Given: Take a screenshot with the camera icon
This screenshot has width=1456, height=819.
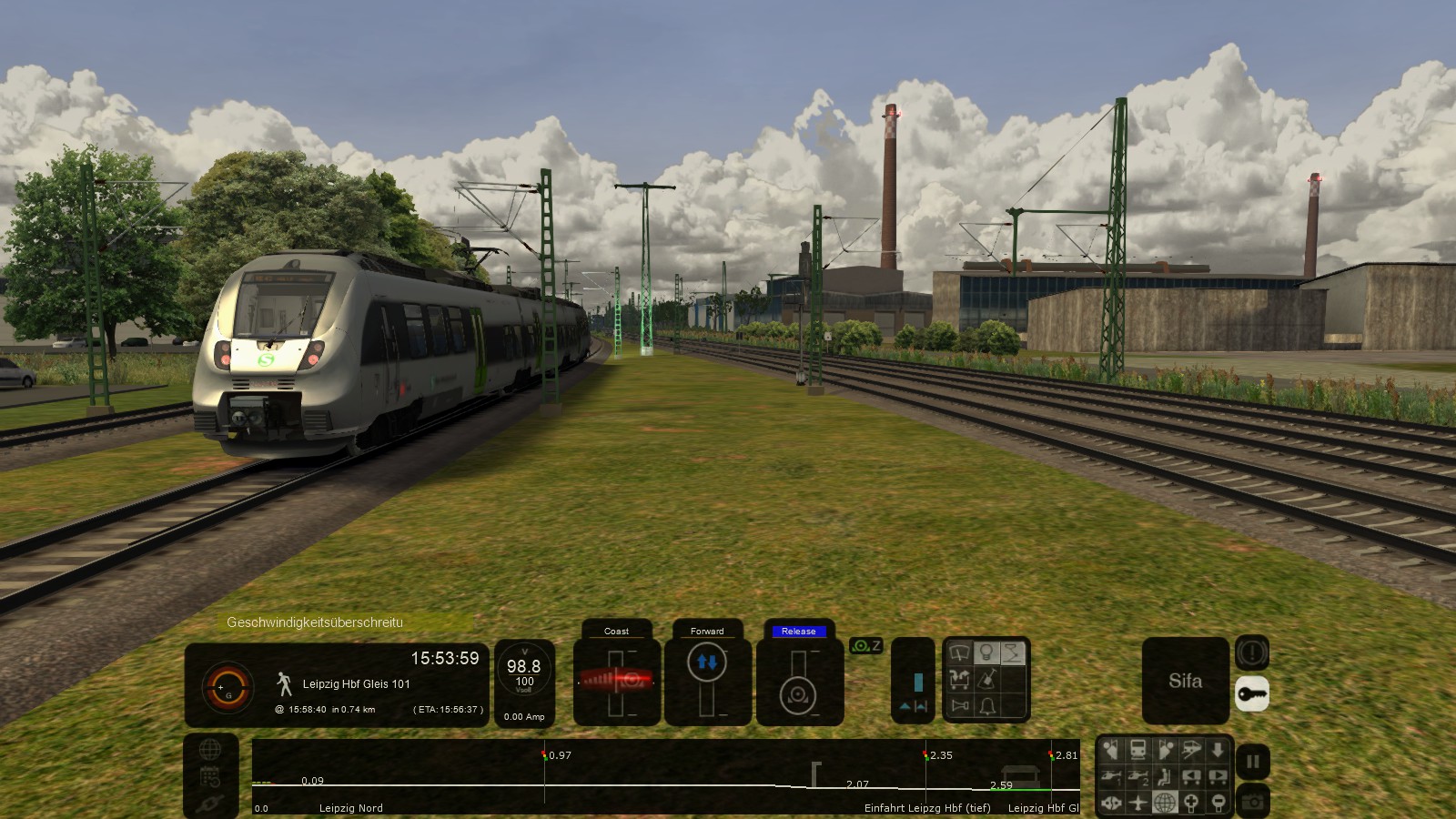Looking at the screenshot, I should pos(1252,802).
